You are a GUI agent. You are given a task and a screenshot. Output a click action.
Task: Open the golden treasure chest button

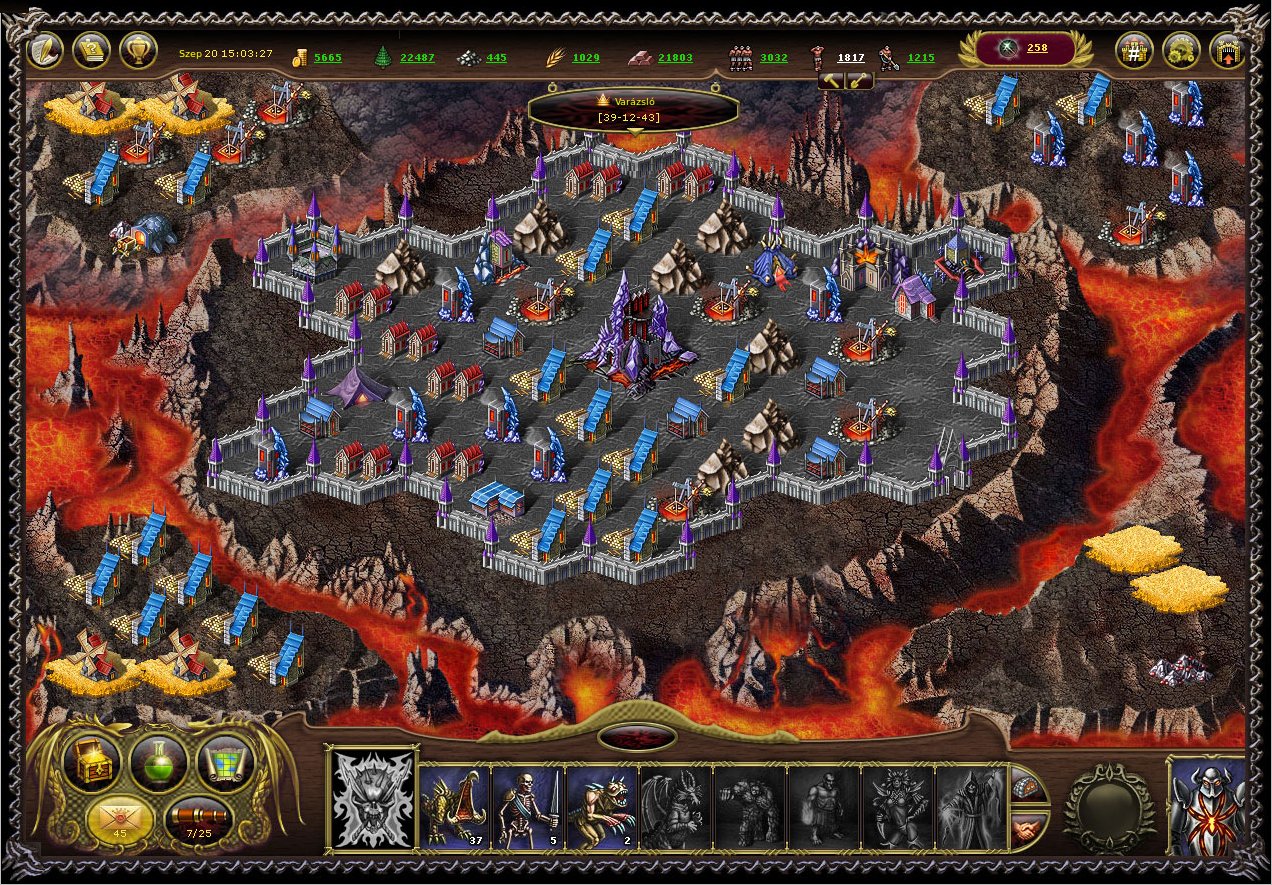tap(91, 763)
